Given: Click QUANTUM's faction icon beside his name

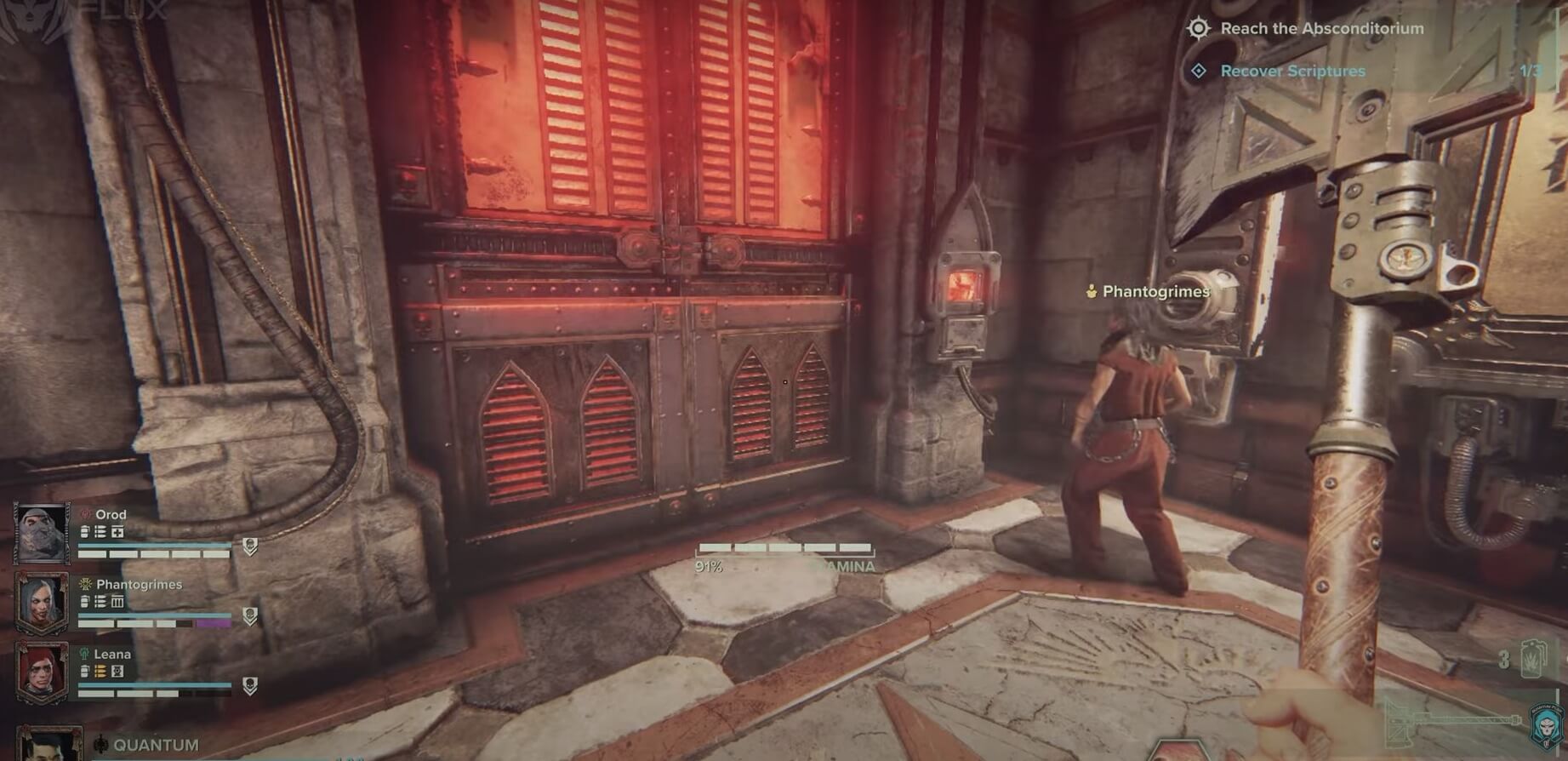Looking at the screenshot, I should click(101, 742).
